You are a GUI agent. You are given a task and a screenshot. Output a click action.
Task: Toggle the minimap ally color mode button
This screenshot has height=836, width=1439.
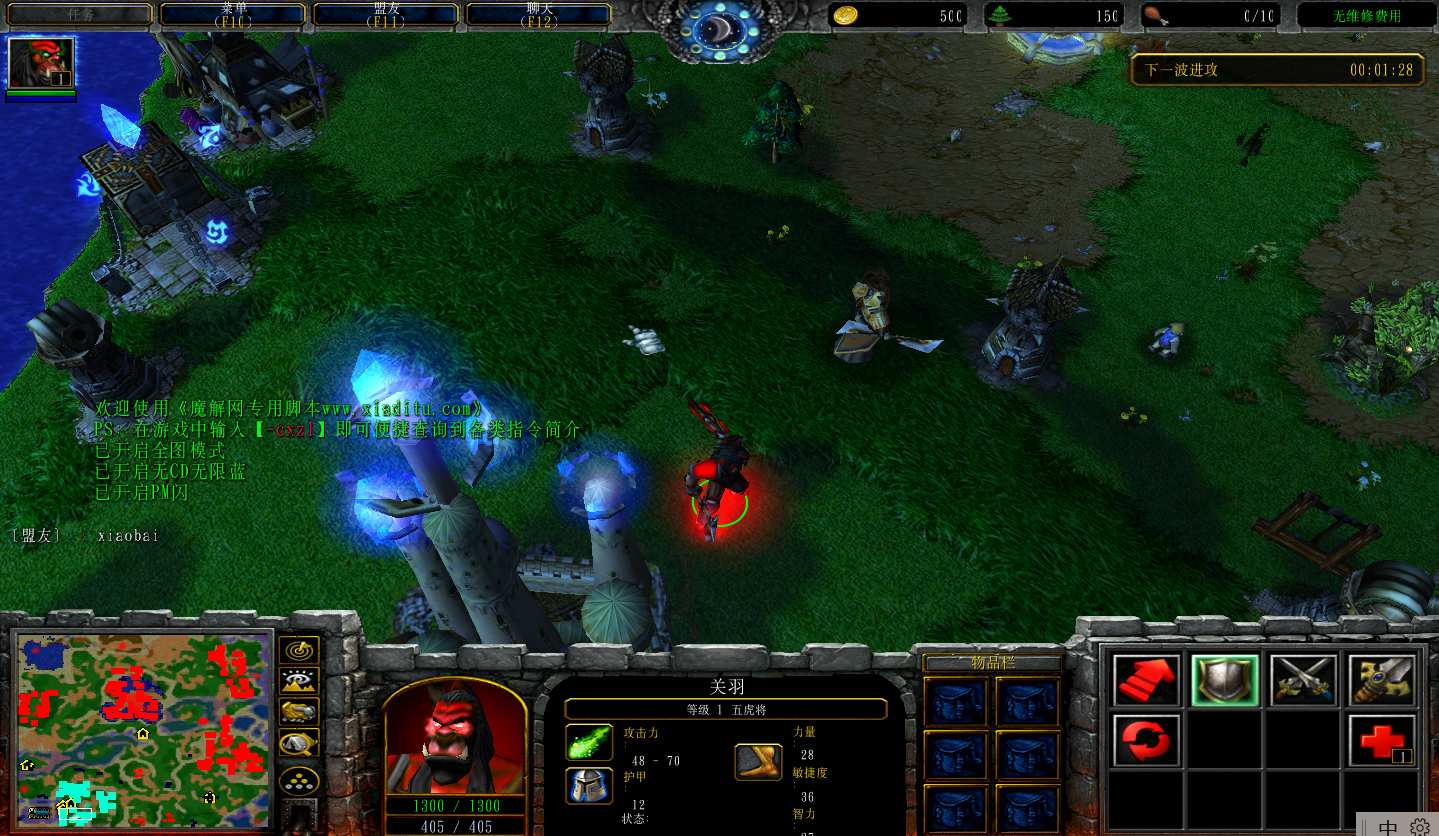click(299, 711)
